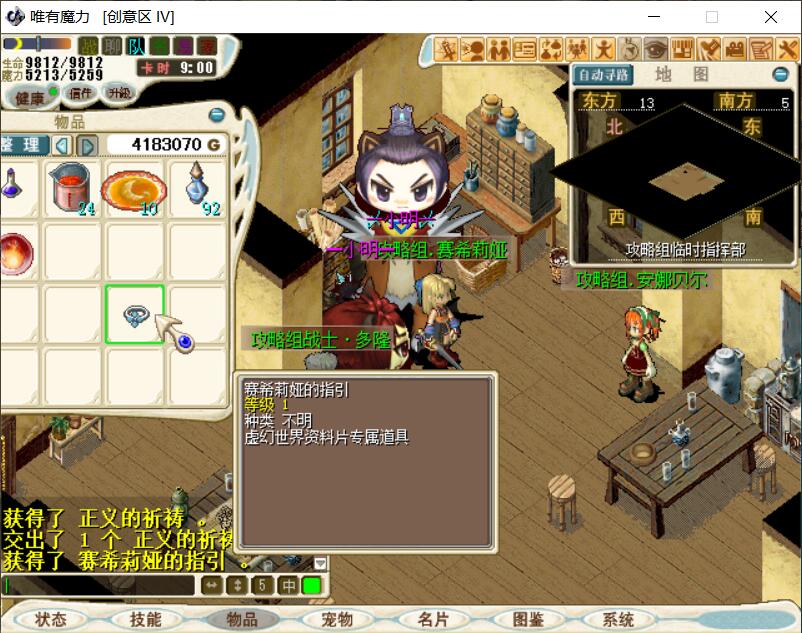This screenshot has height=633, width=802.
Task: Choose the orange soup plate item
Action: pyautogui.click(x=135, y=189)
